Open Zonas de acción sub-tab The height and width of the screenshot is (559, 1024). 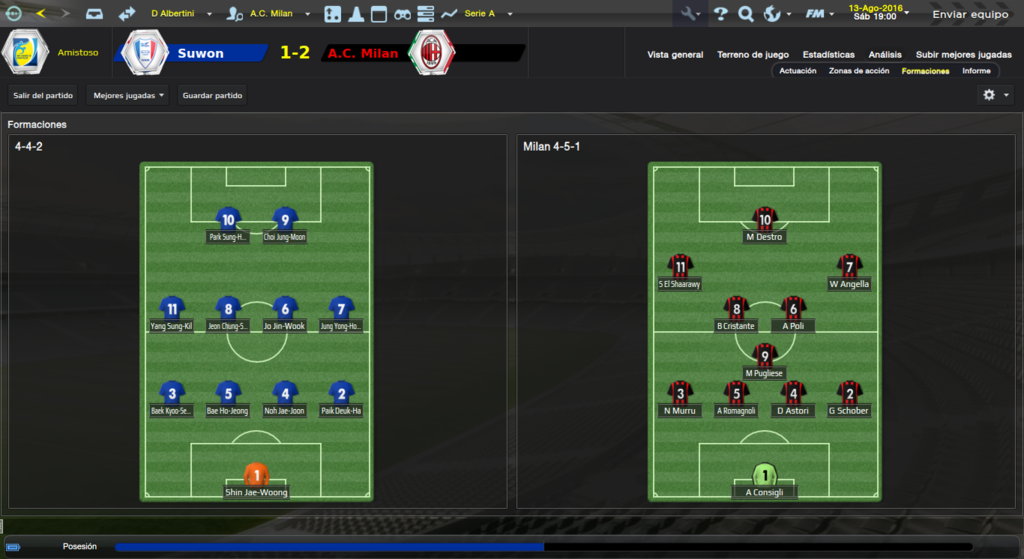coord(859,71)
